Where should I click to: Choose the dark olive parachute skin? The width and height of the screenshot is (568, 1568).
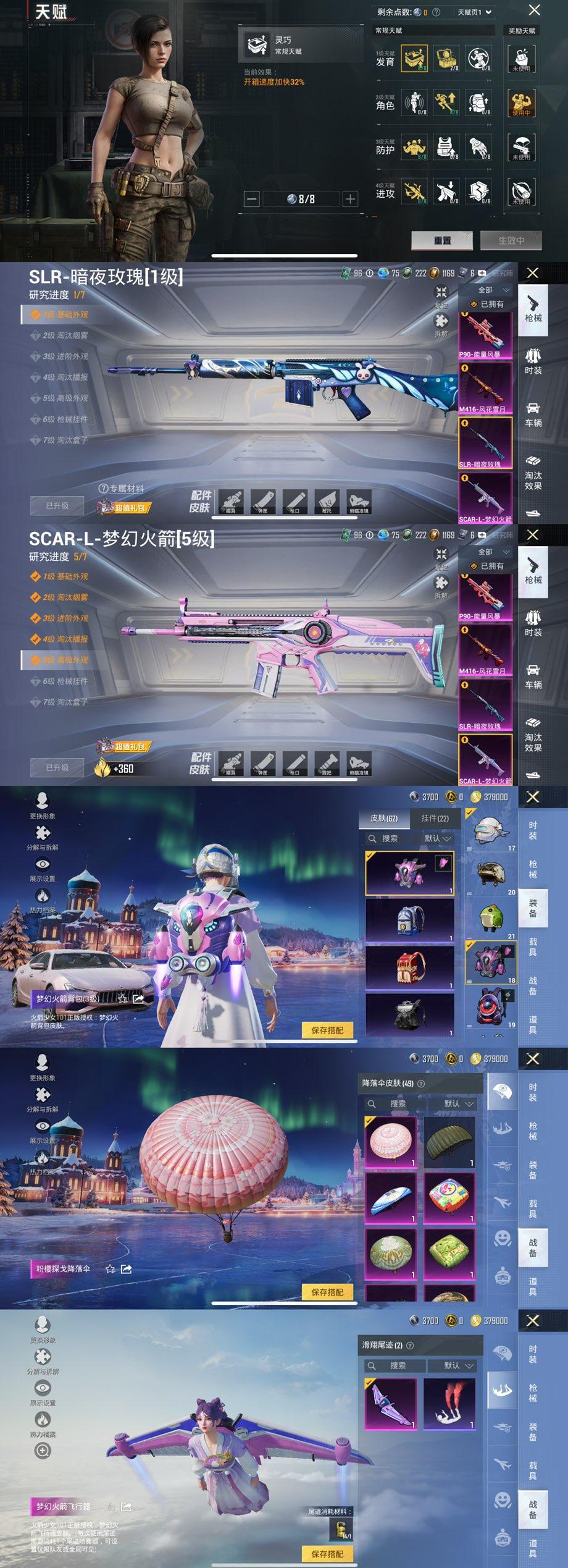(x=449, y=1142)
